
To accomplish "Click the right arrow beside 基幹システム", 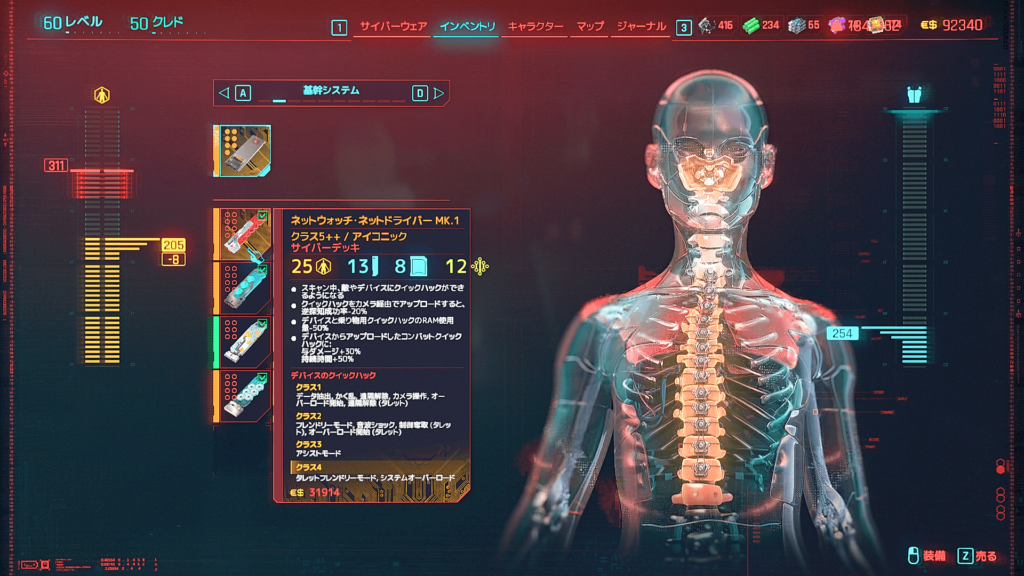I will coord(438,93).
